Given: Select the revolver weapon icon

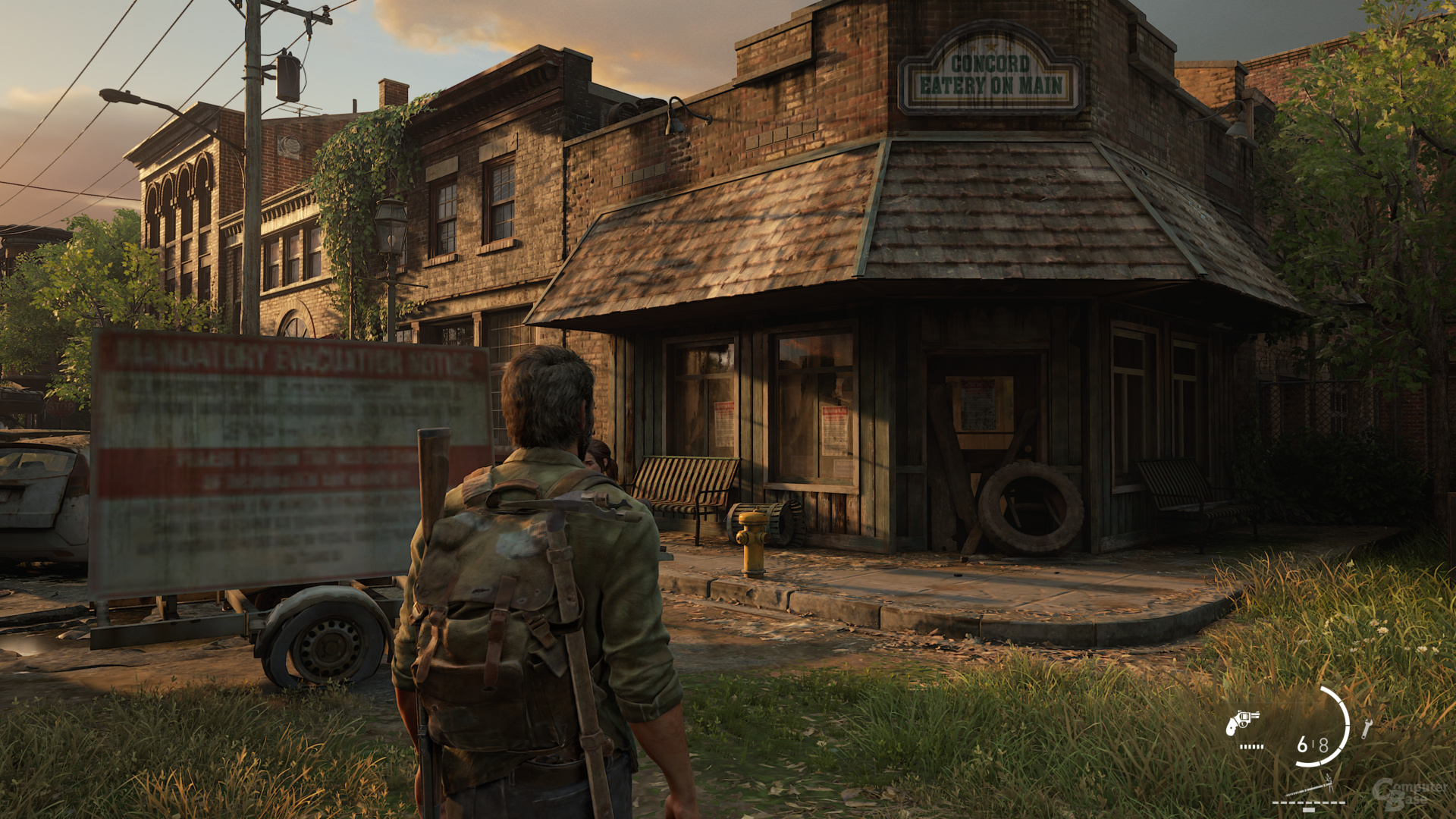Looking at the screenshot, I should [x=1242, y=721].
